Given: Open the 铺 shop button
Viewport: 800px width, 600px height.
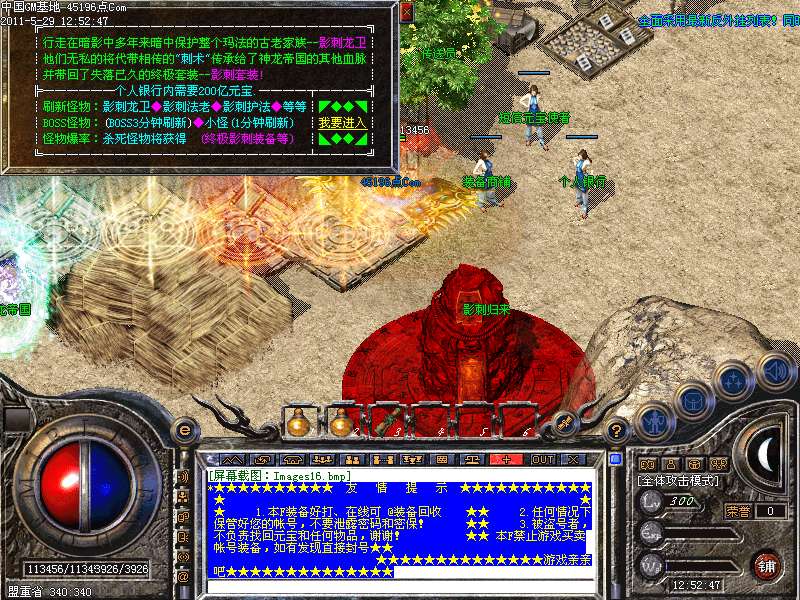Looking at the screenshot, I should (766, 565).
